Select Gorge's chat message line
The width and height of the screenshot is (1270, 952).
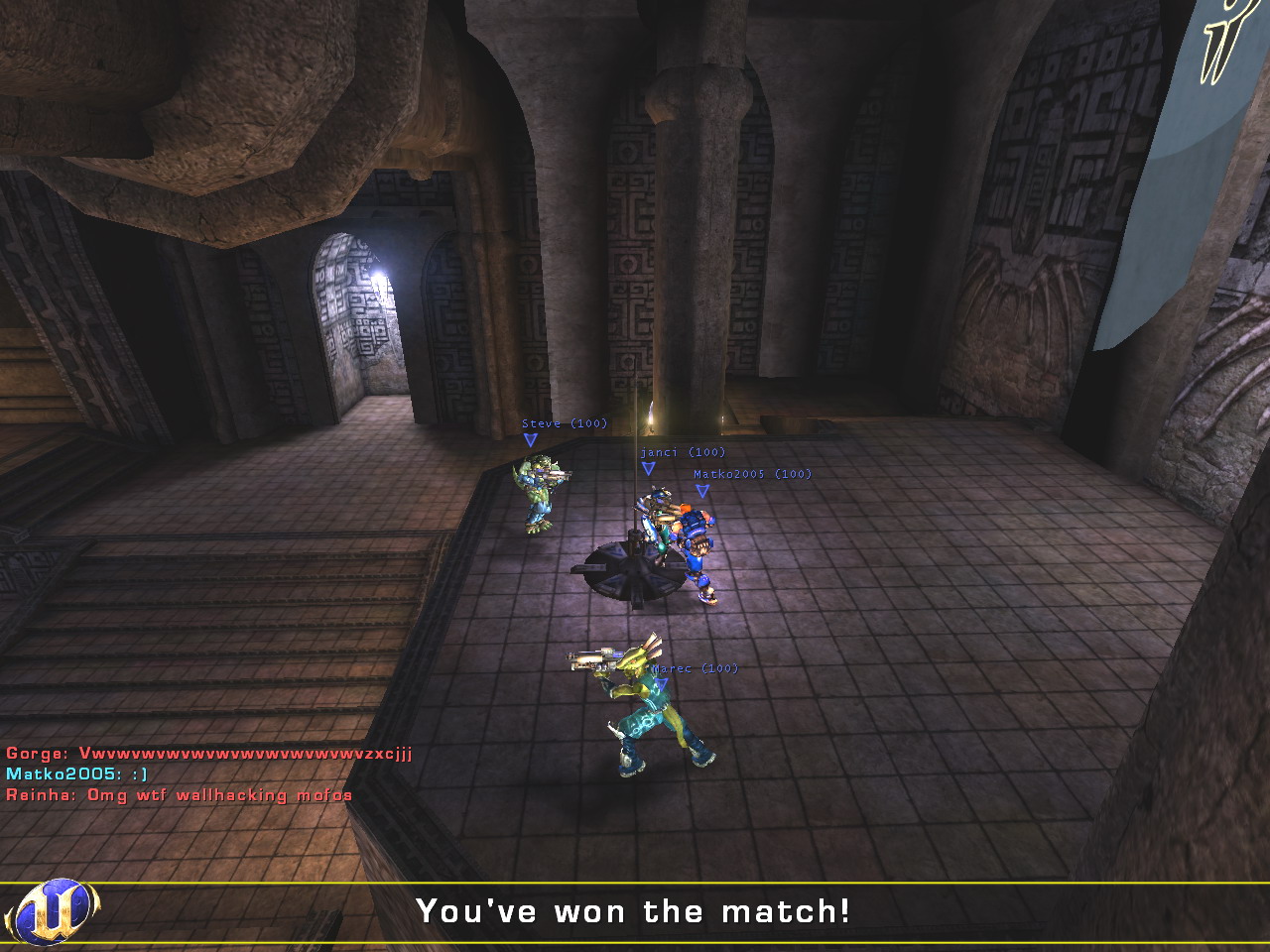pyautogui.click(x=208, y=754)
